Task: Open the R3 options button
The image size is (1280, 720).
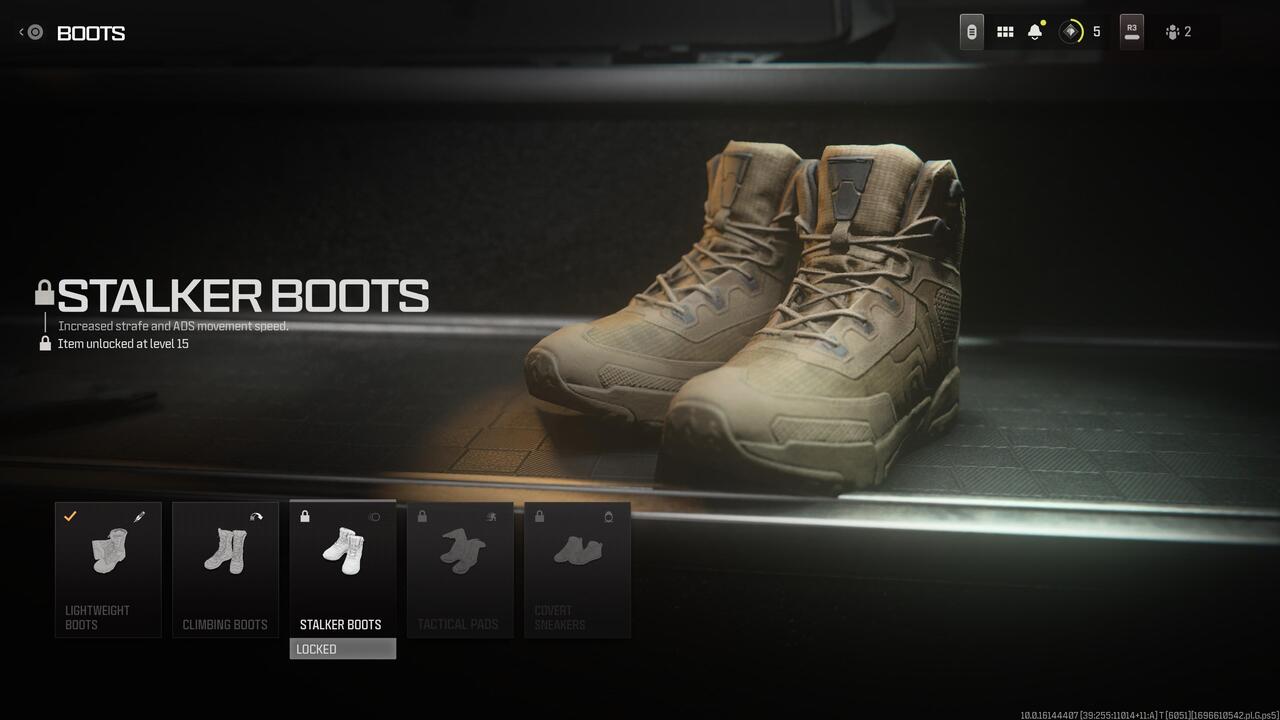Action: [x=1131, y=31]
